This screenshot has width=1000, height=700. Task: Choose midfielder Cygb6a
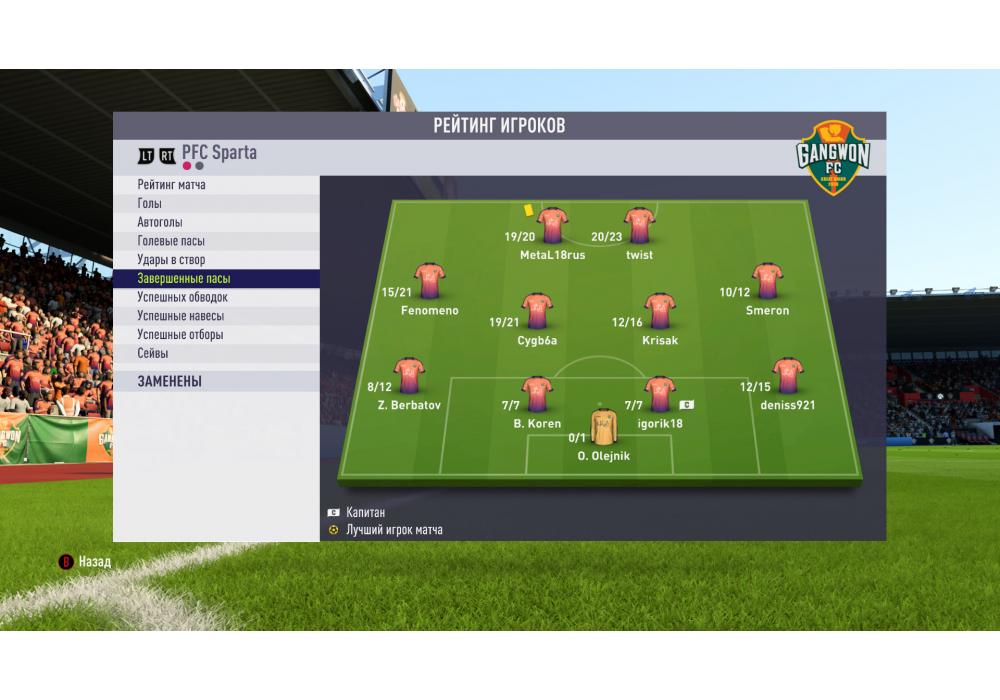coord(537,312)
